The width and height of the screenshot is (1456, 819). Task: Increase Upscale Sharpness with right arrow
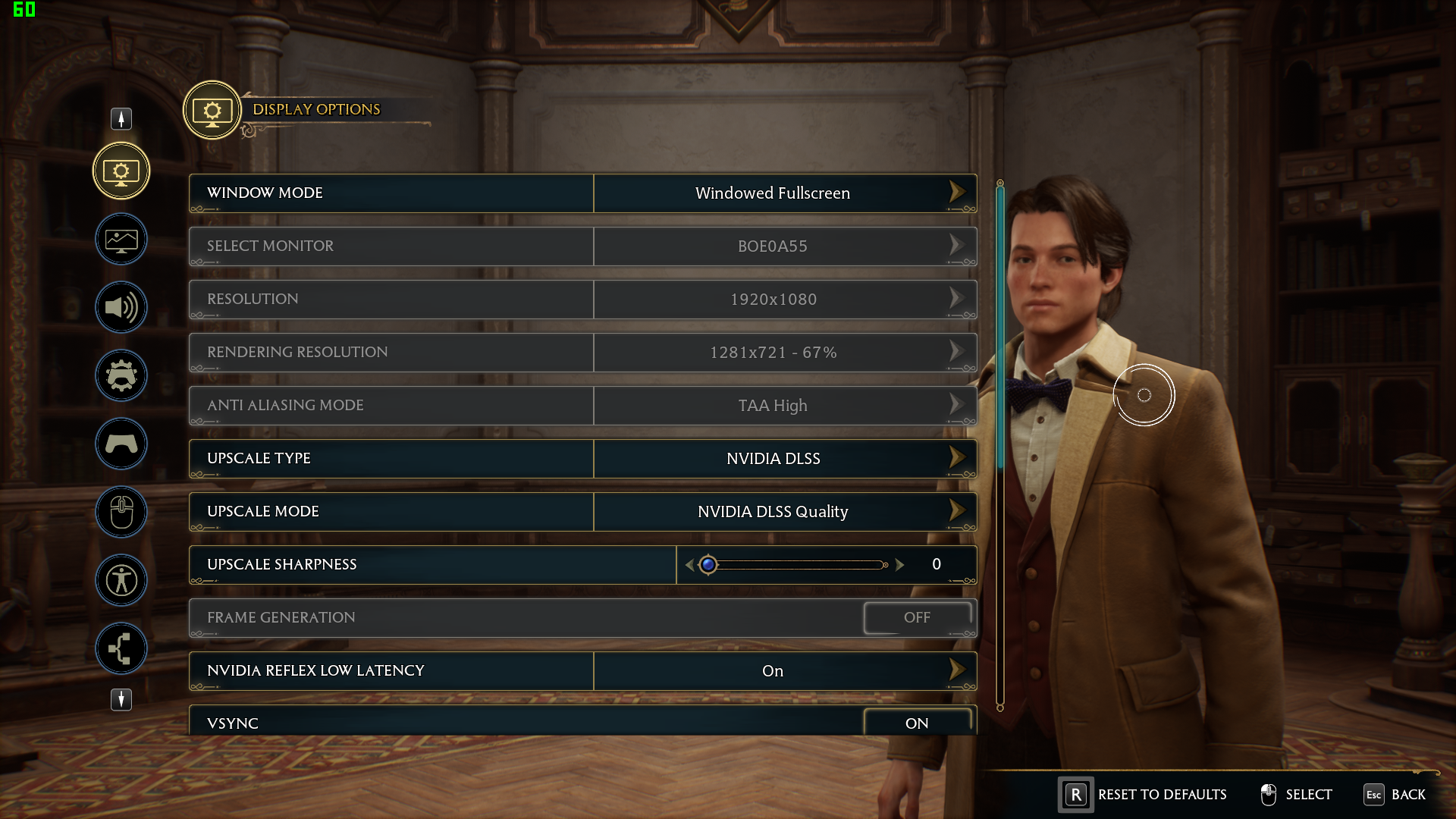[899, 565]
